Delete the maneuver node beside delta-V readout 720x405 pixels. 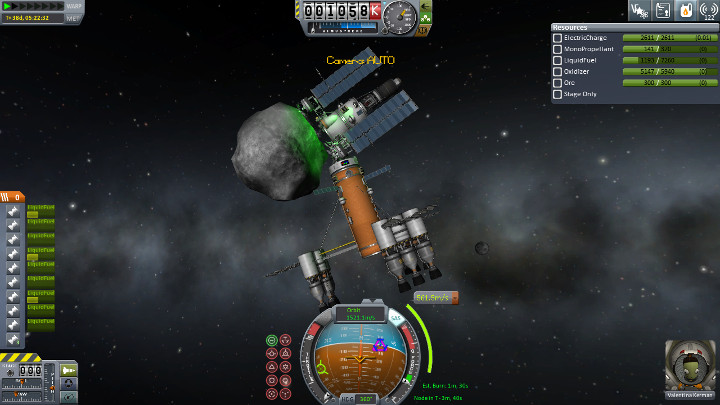point(453,297)
